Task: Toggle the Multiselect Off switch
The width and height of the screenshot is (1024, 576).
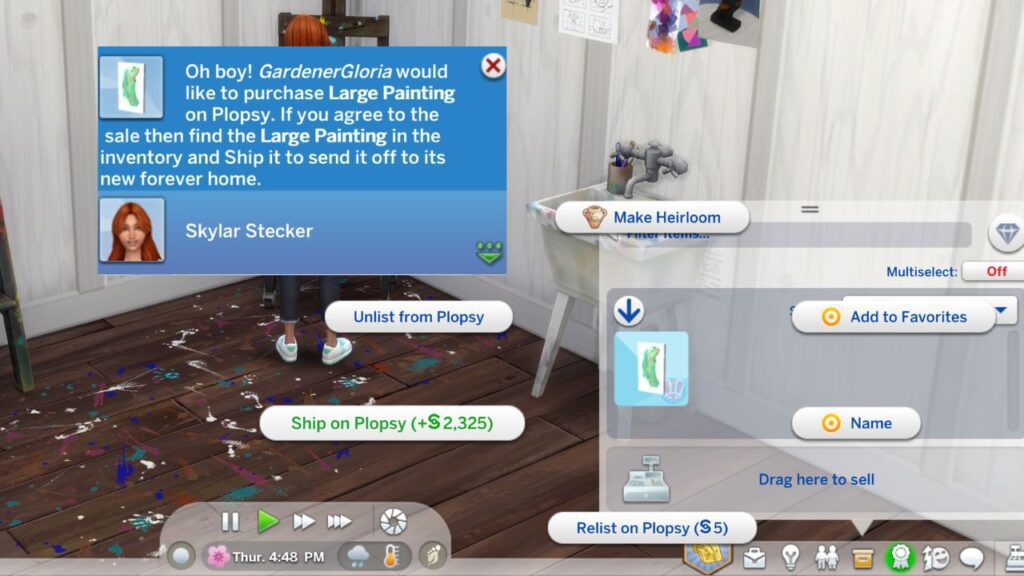Action: pyautogui.click(x=996, y=271)
